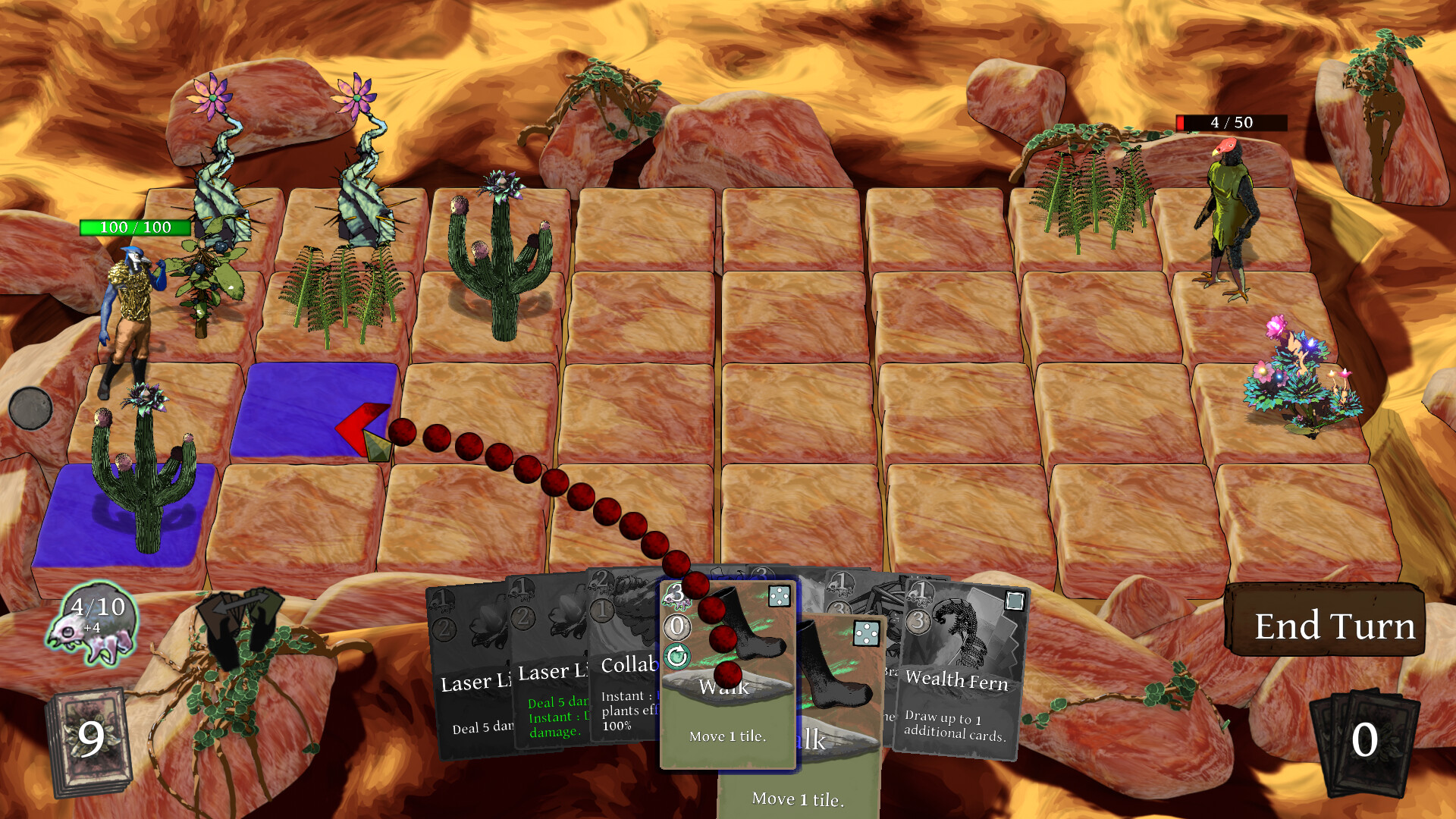1456x819 pixels.
Task: Select the recycle icon on the selected Walk card
Action: 677,655
